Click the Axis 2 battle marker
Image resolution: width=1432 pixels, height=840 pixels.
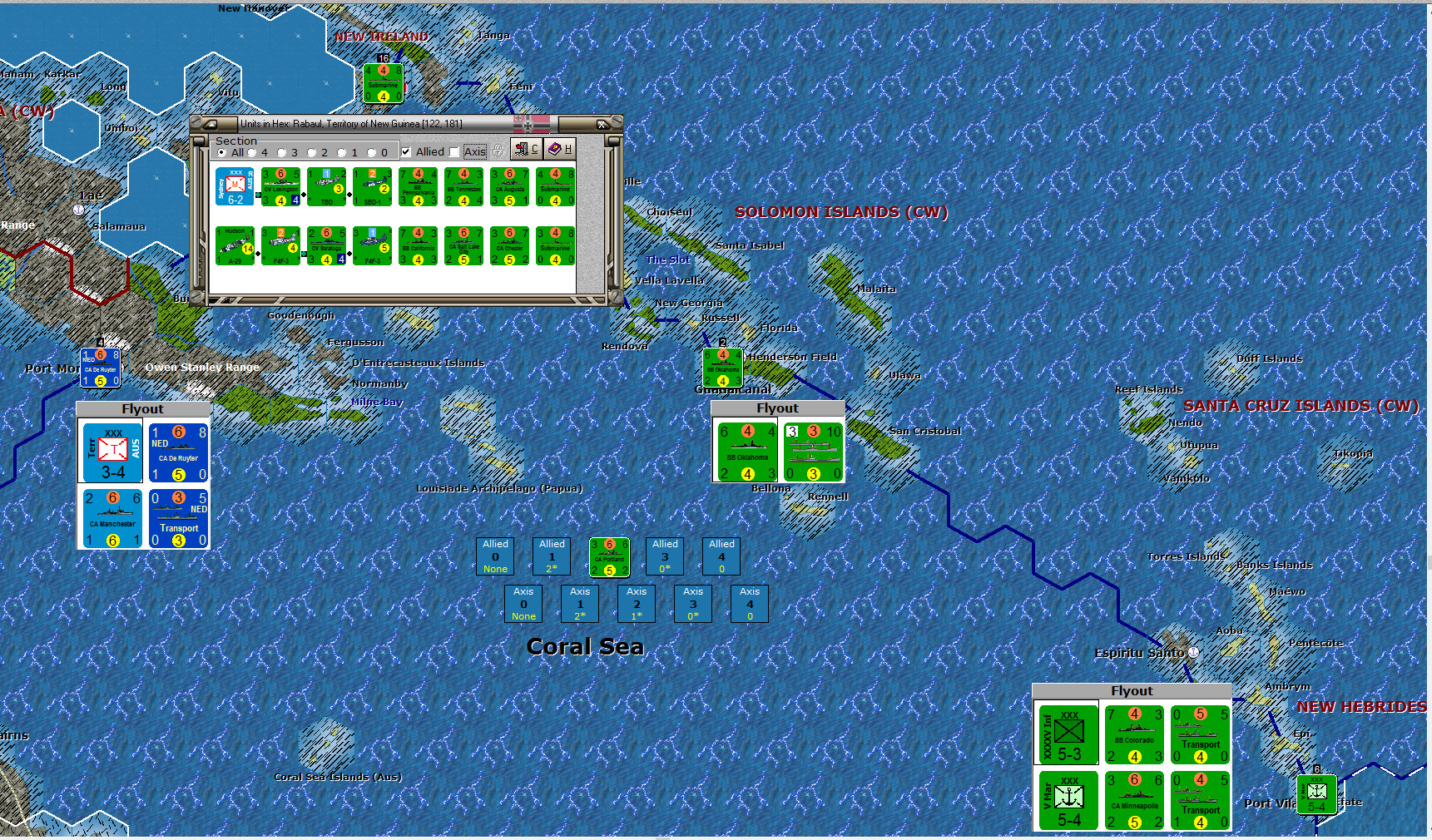pyautogui.click(x=637, y=604)
